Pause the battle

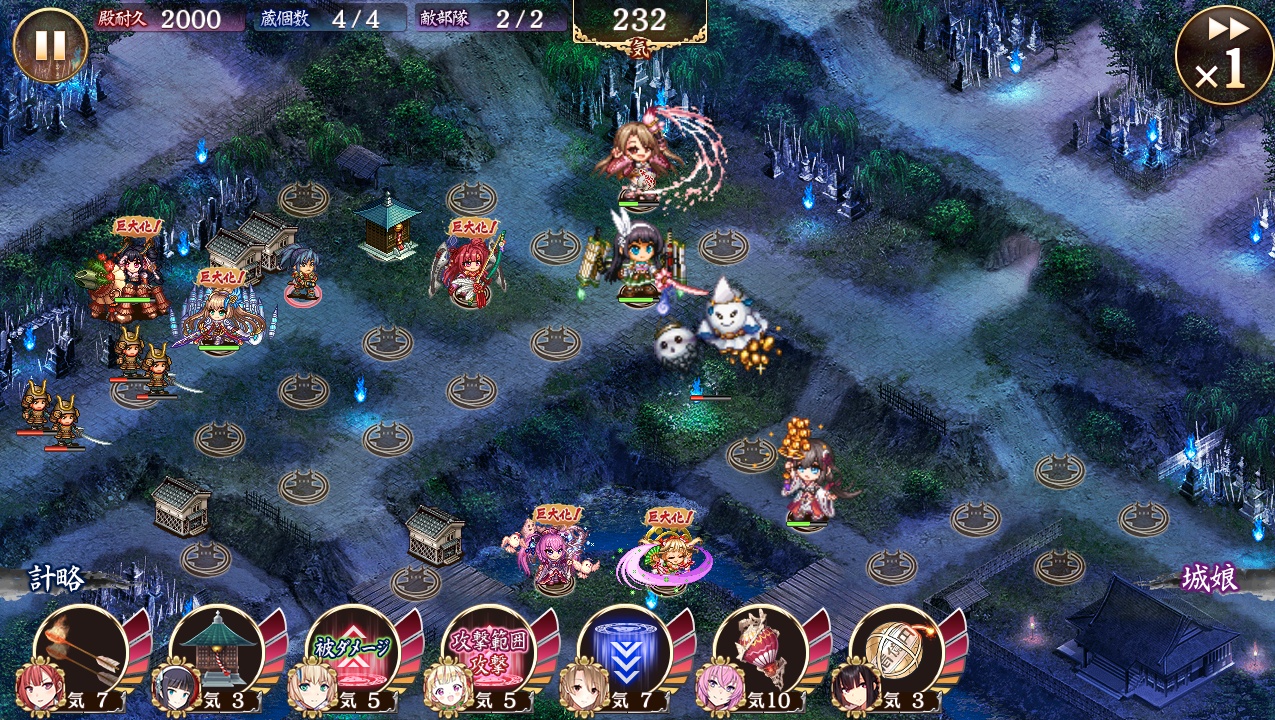[50, 45]
